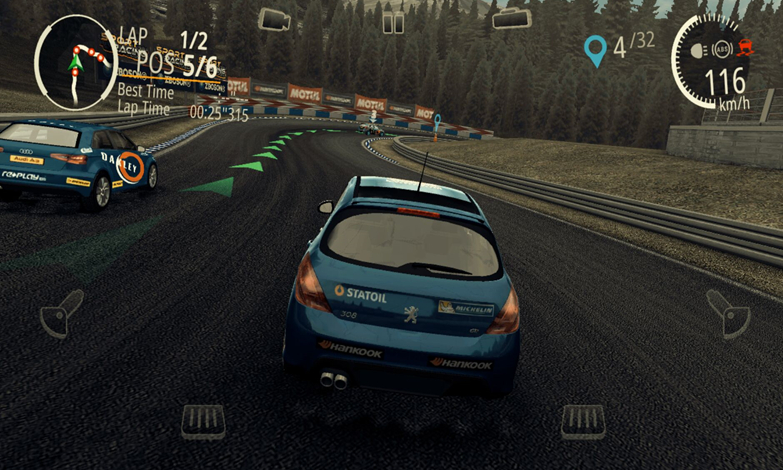The width and height of the screenshot is (783, 470).
Task: Pause the race
Action: pos(394,22)
